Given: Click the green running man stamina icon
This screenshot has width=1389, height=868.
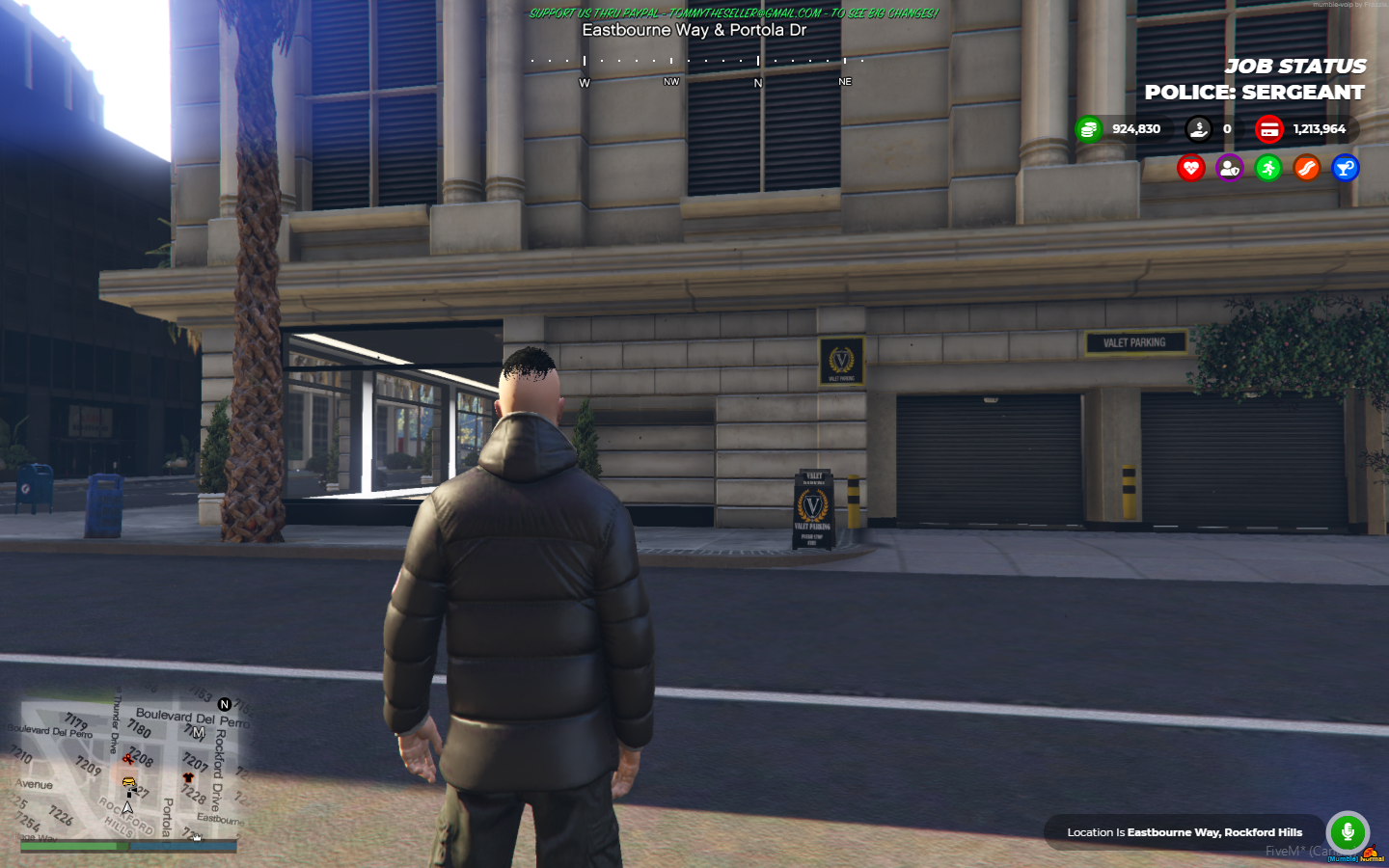Looking at the screenshot, I should coord(1267,169).
